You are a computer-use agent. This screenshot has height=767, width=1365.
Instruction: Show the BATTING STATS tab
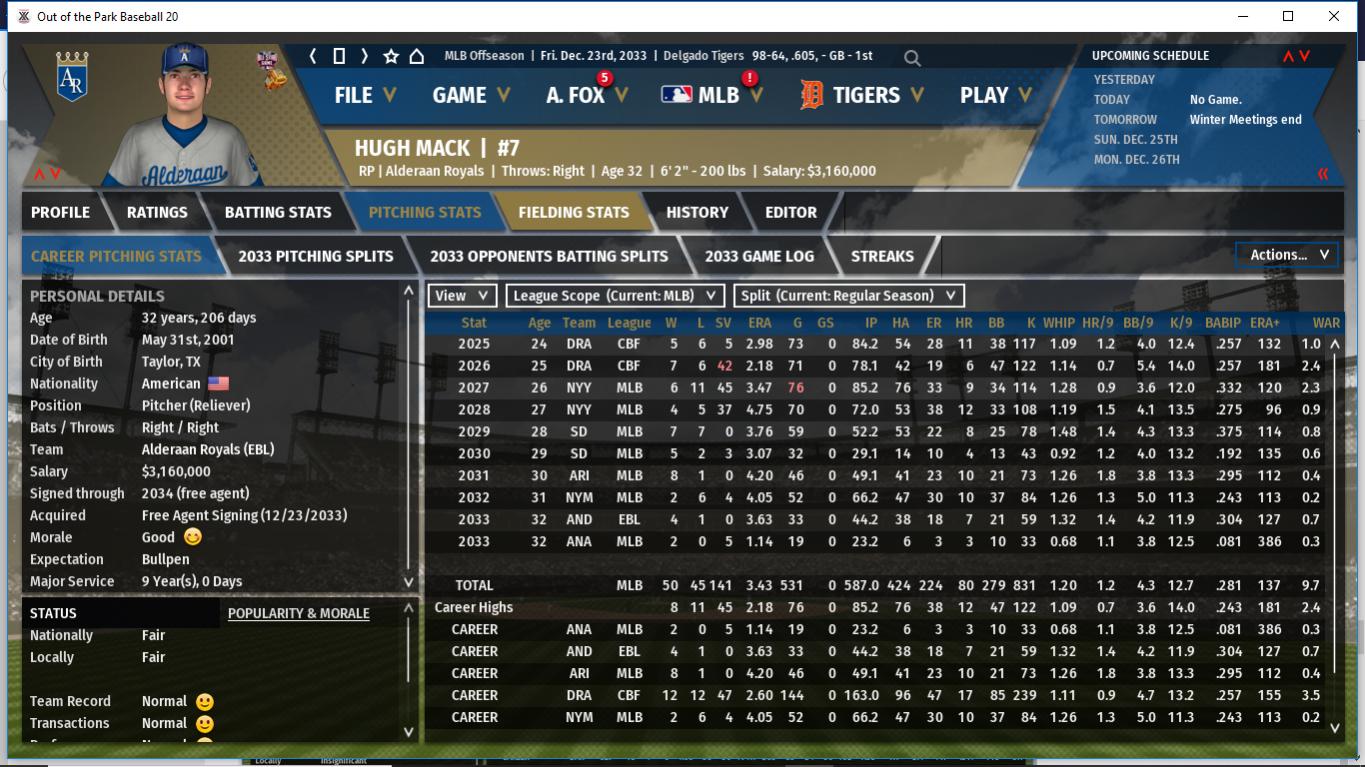click(x=278, y=212)
